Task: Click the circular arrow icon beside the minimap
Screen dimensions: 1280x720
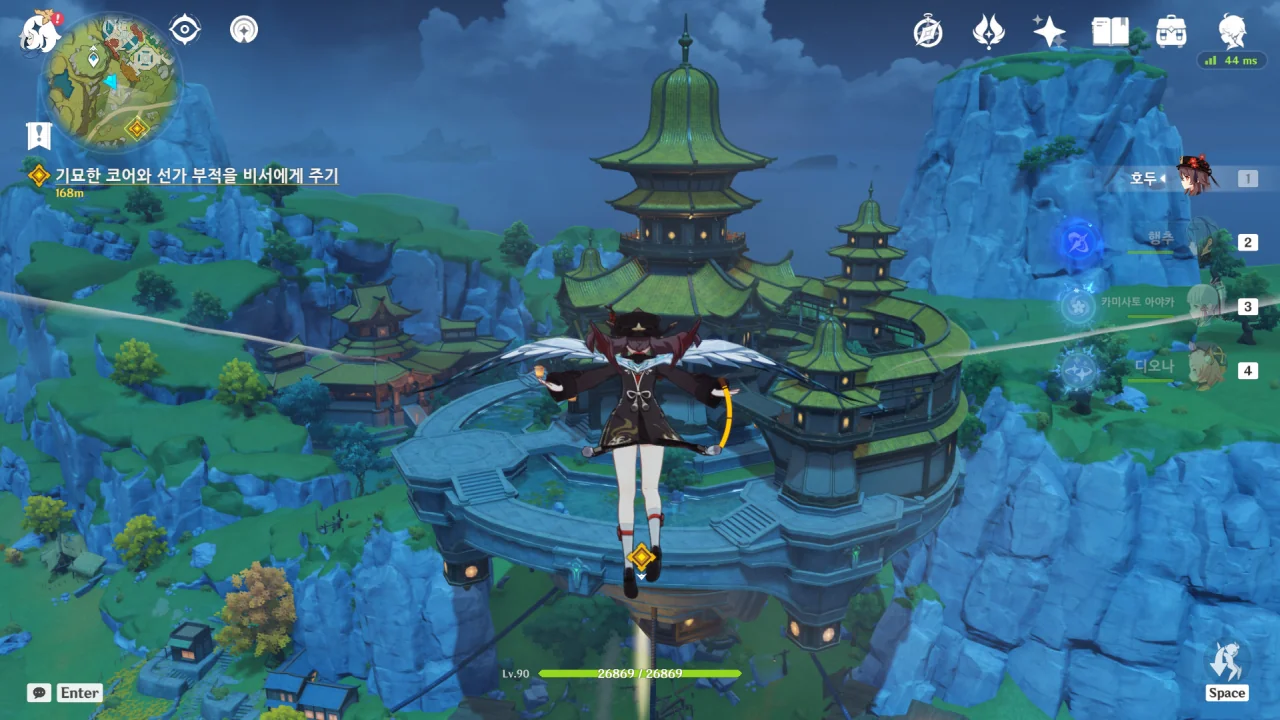Action: point(243,30)
